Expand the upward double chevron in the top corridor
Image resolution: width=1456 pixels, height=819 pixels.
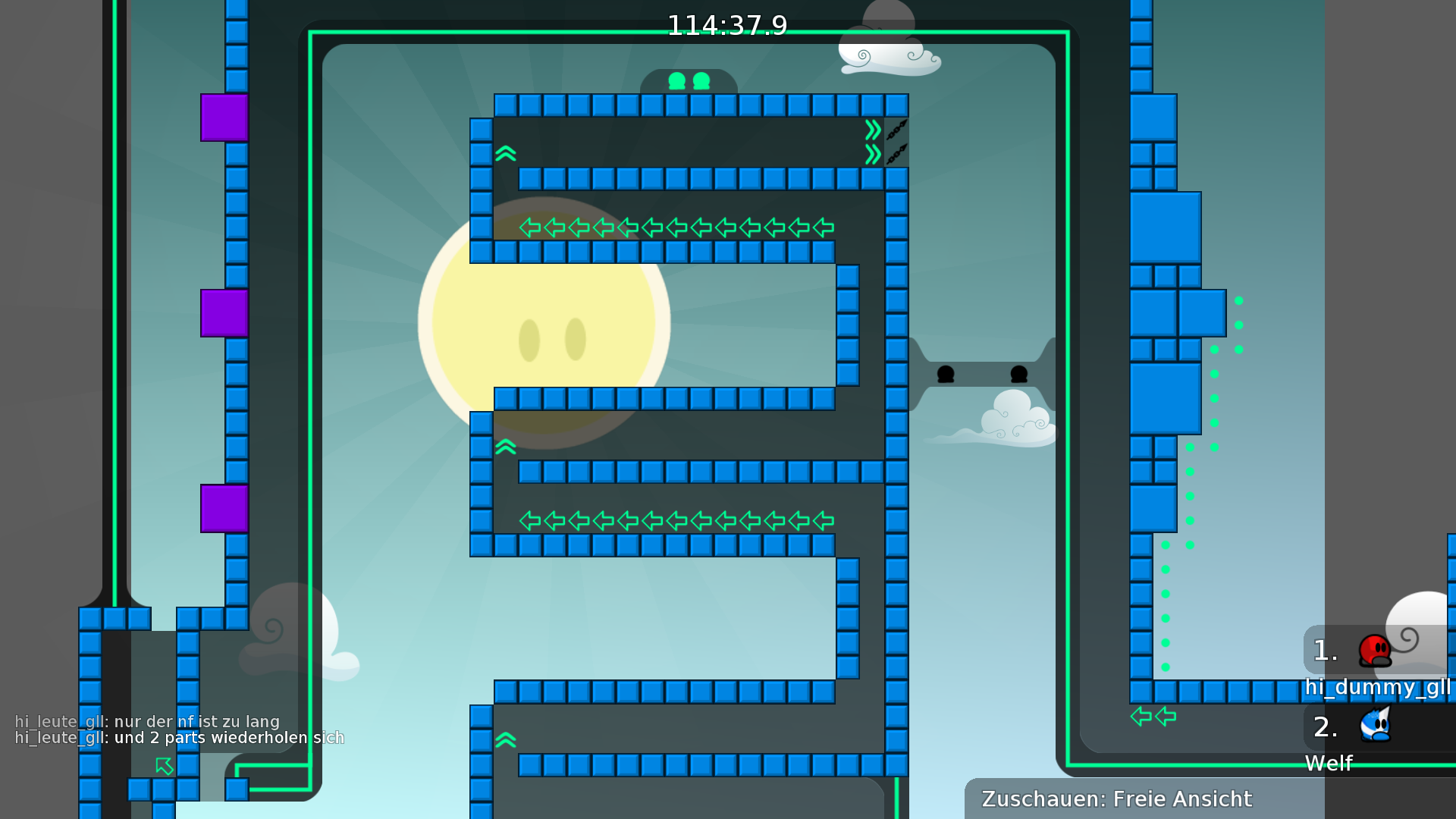pos(505,155)
